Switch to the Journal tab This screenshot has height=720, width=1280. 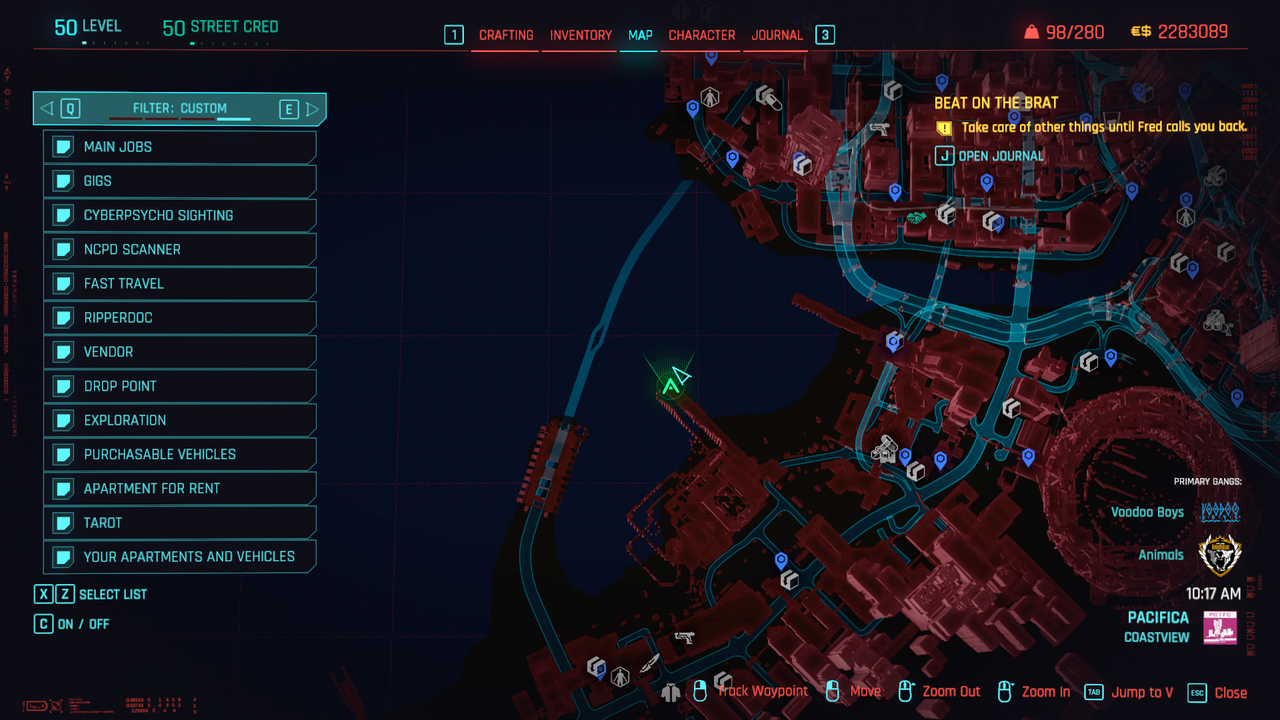pyautogui.click(x=777, y=35)
